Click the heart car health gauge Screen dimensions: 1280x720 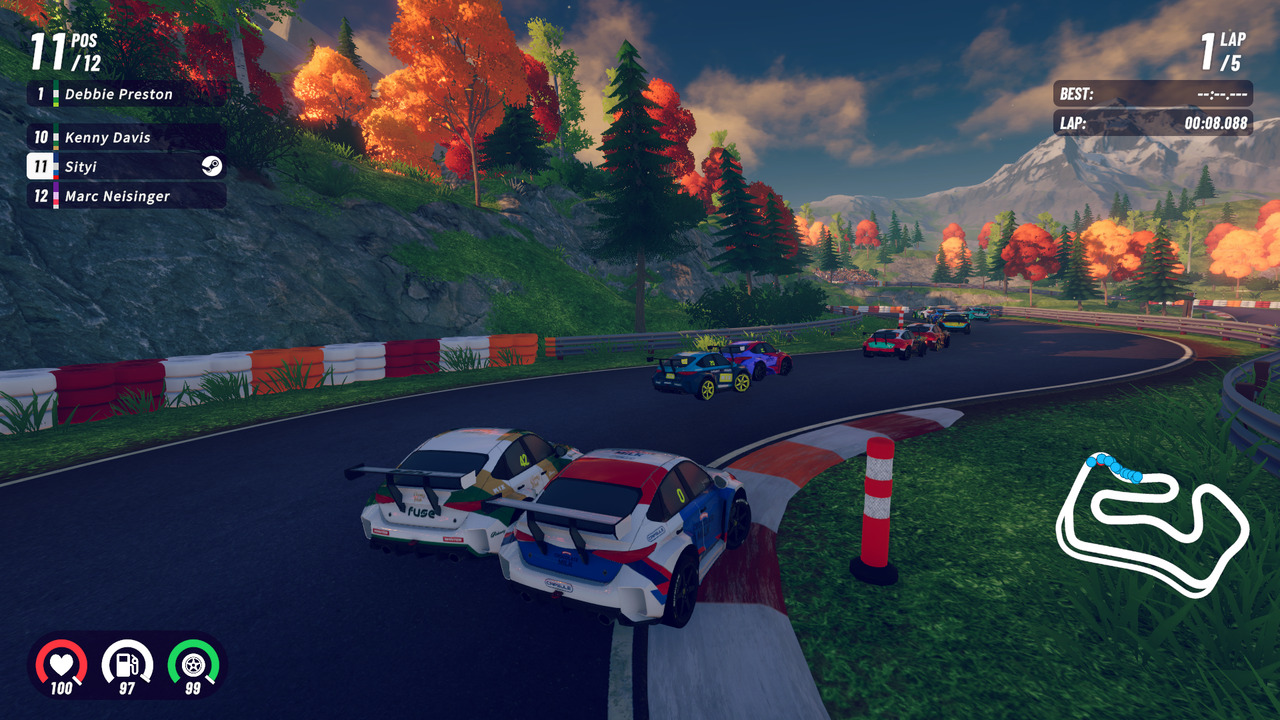click(x=61, y=664)
